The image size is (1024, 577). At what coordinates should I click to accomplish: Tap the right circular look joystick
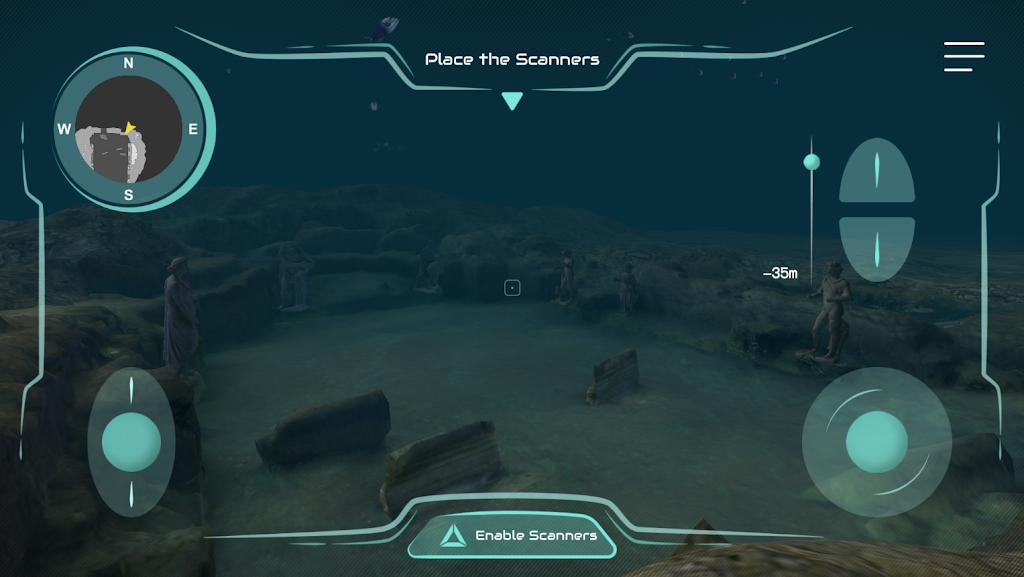point(876,441)
